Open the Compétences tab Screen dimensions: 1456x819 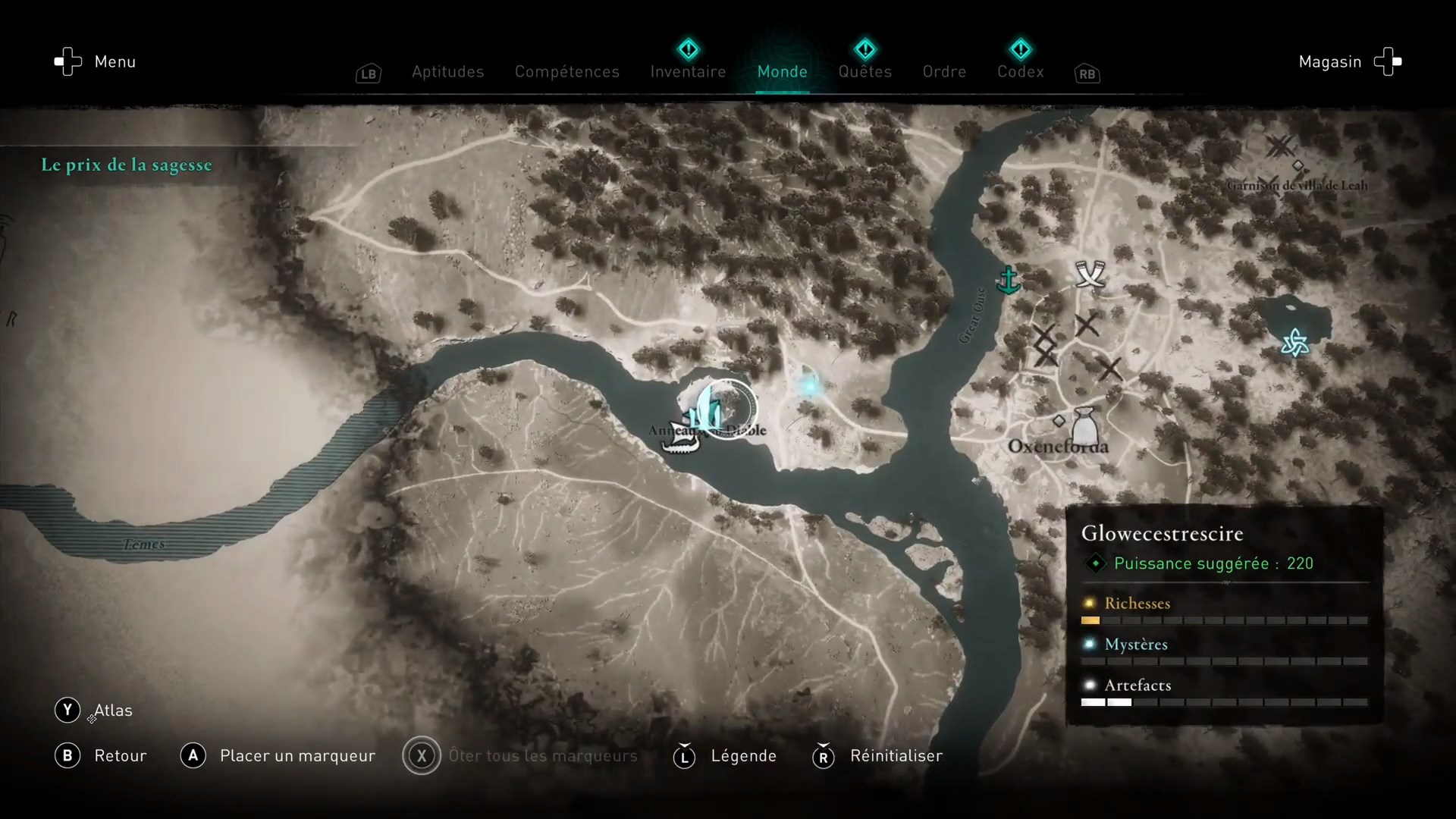(566, 72)
